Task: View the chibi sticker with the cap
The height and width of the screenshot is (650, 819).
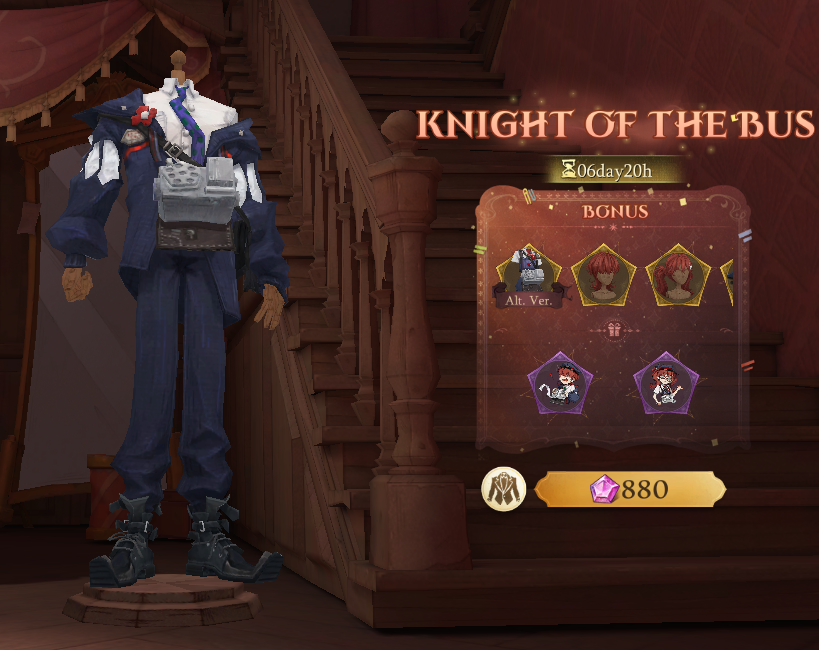Action: [560, 385]
